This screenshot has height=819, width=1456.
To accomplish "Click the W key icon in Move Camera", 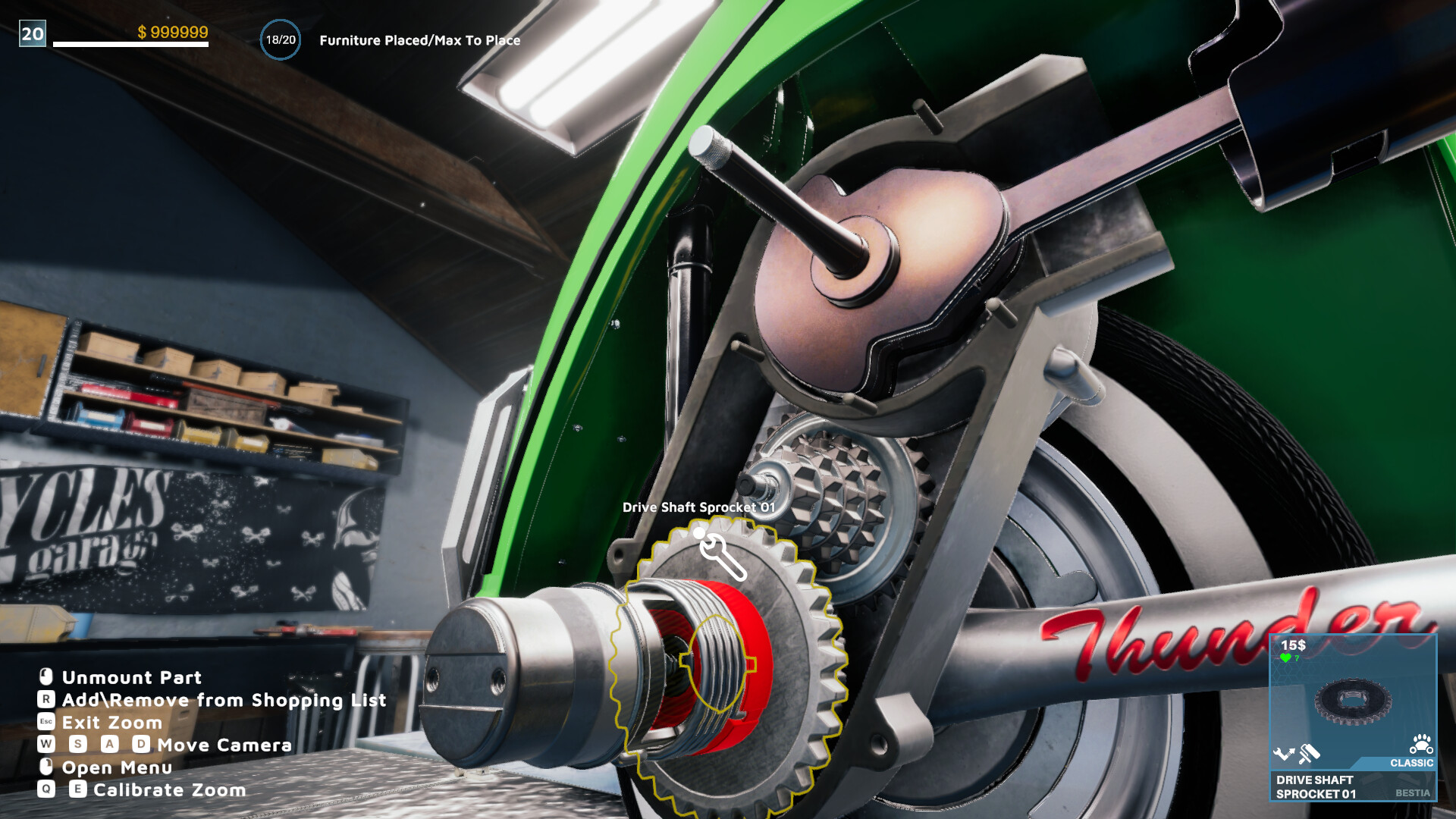I will [x=45, y=744].
